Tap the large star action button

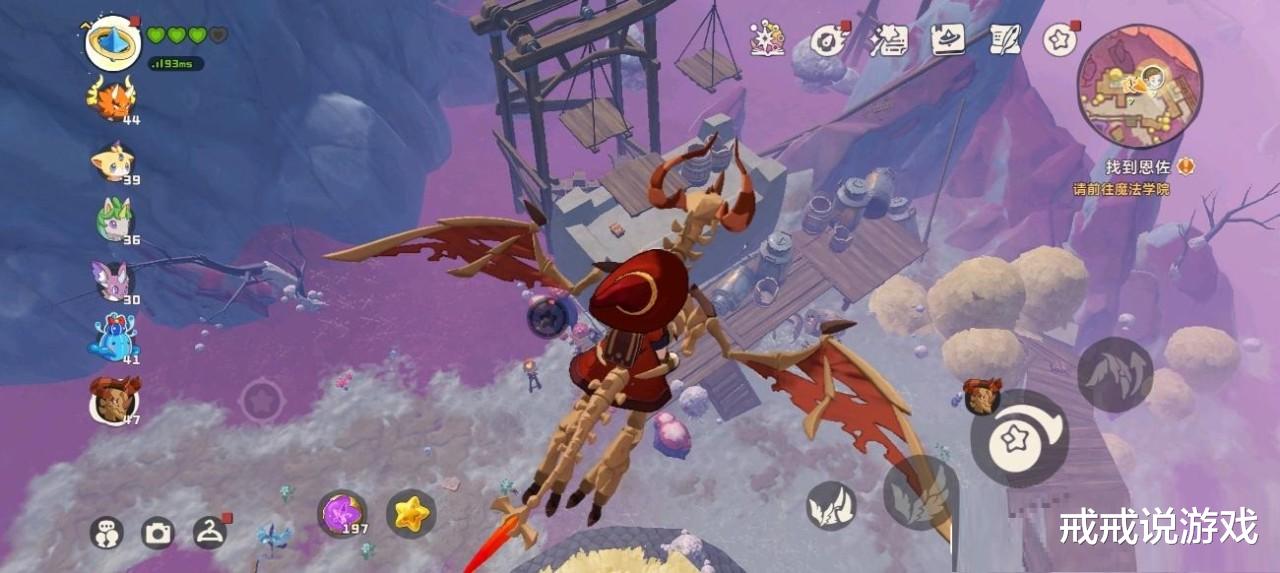1019,438
